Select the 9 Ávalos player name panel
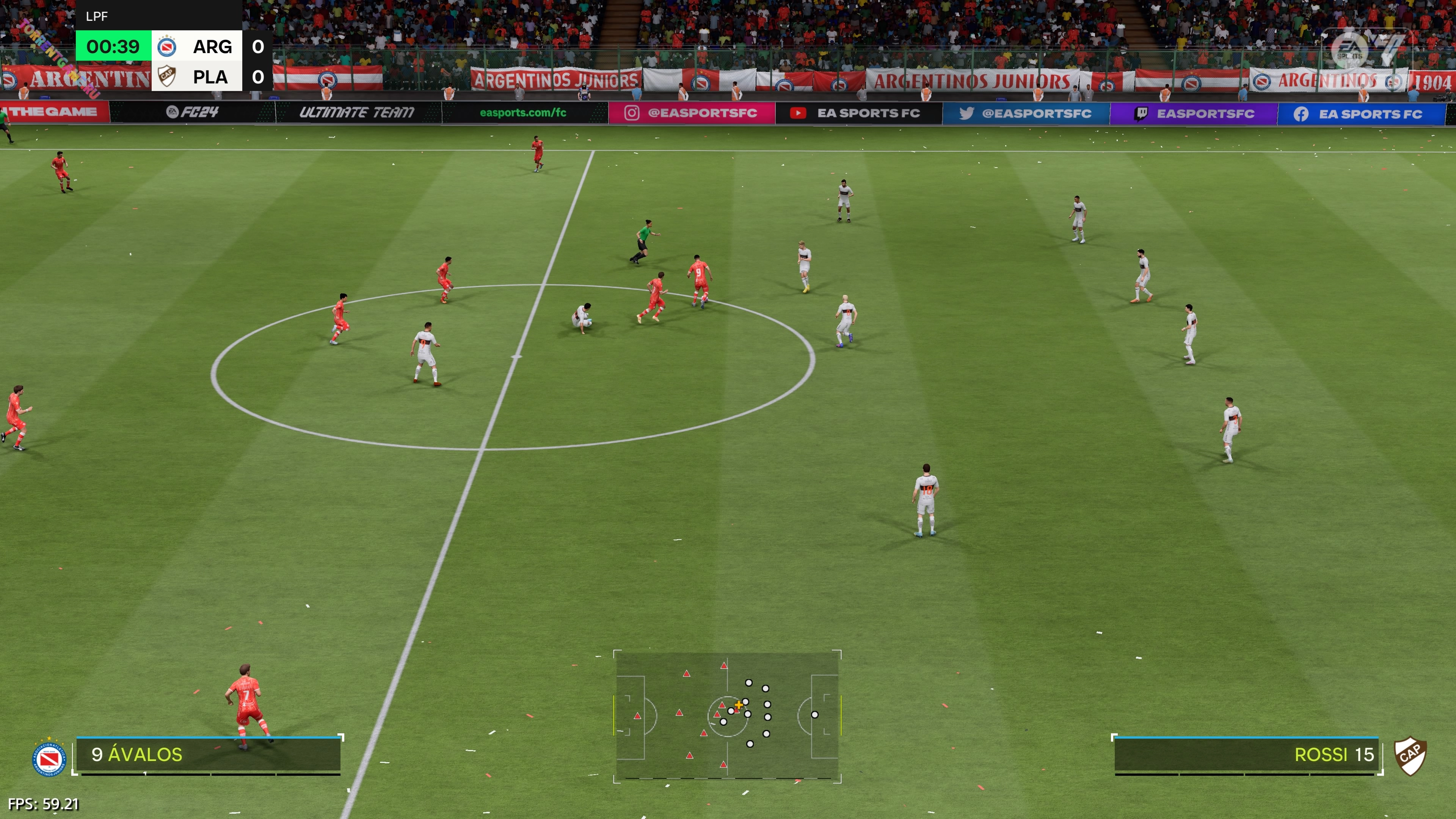The width and height of the screenshot is (1456, 819). click(208, 755)
